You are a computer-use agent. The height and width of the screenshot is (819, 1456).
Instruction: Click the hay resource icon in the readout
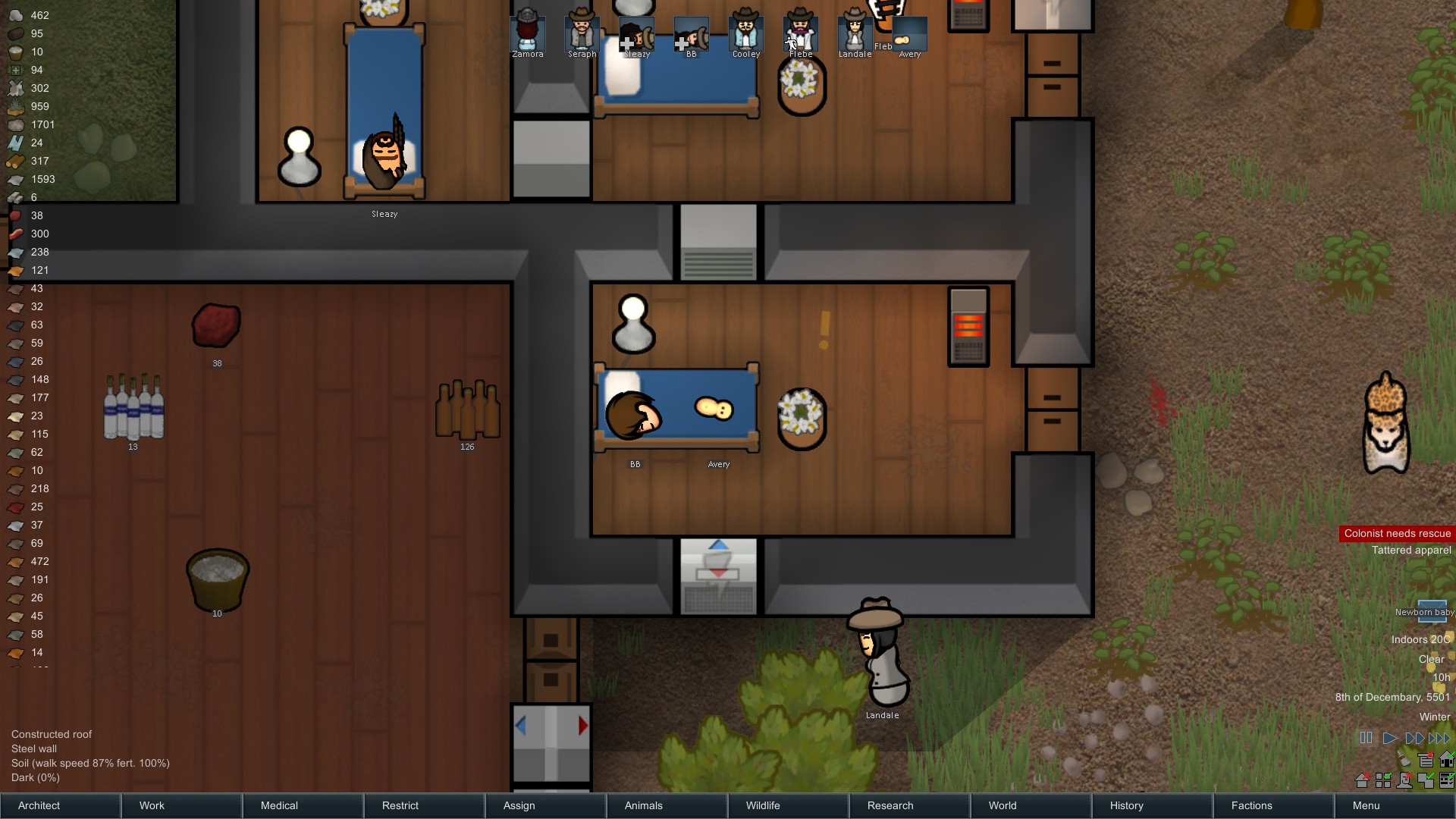[16, 106]
